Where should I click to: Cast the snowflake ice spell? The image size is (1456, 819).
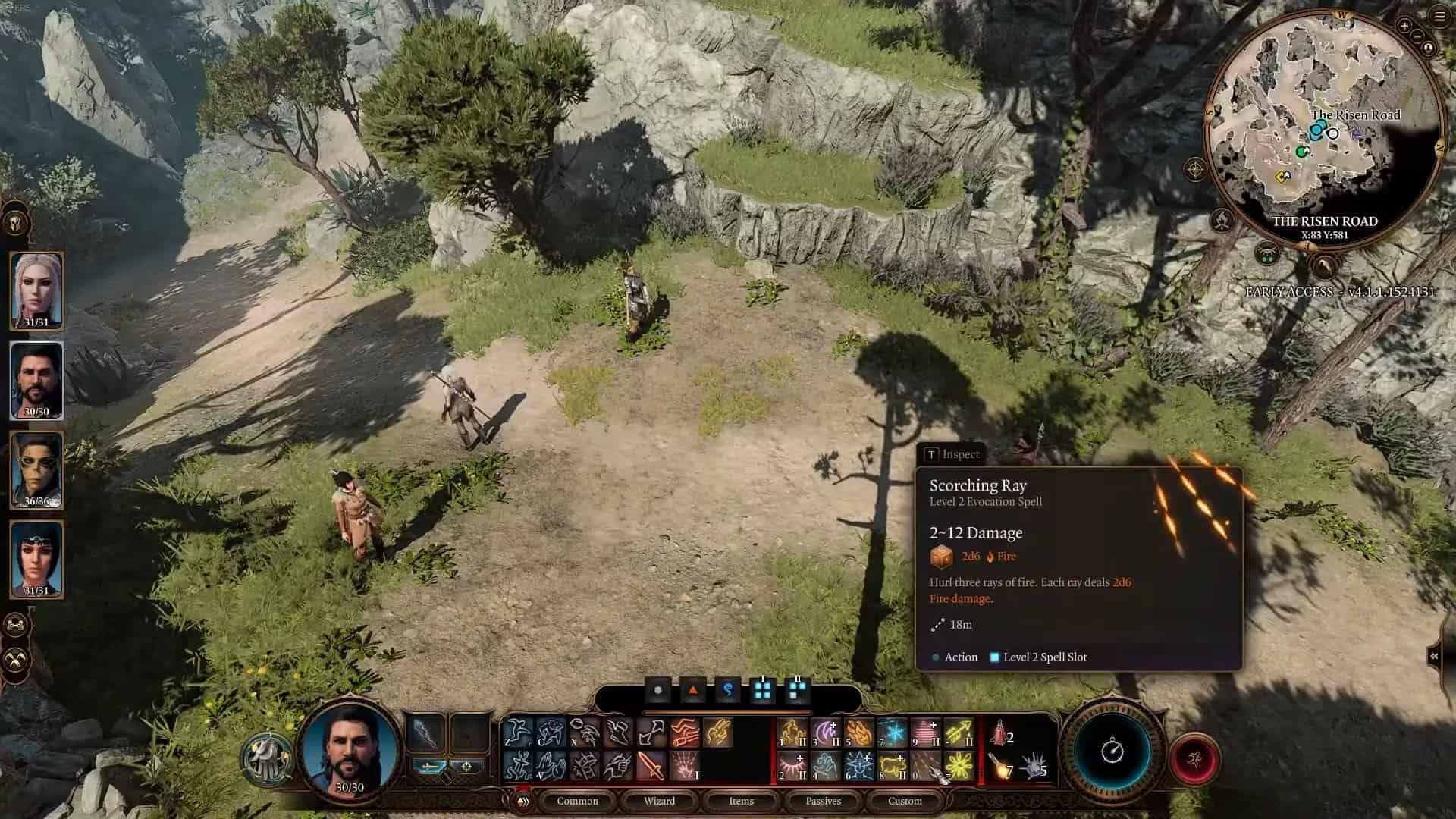(893, 733)
